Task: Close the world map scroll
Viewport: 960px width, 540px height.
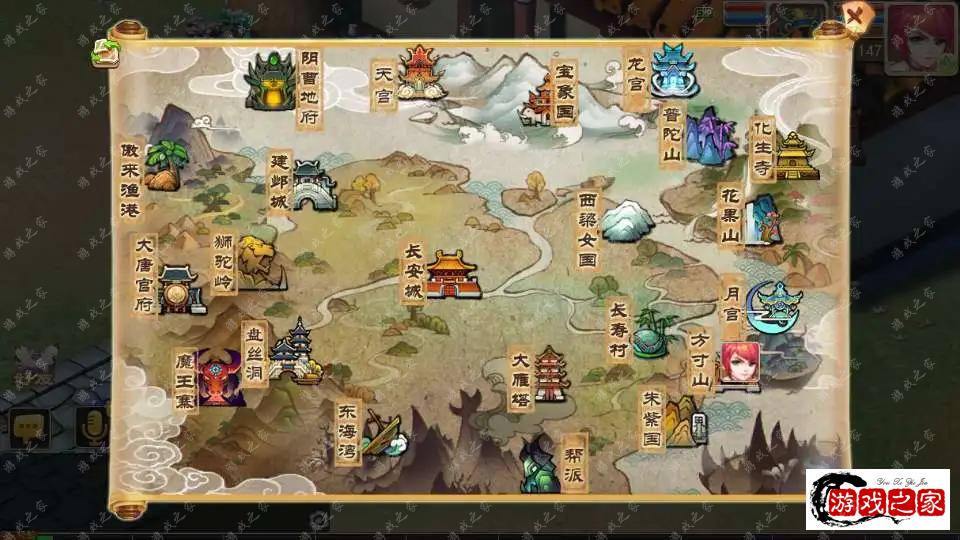Action: [855, 17]
